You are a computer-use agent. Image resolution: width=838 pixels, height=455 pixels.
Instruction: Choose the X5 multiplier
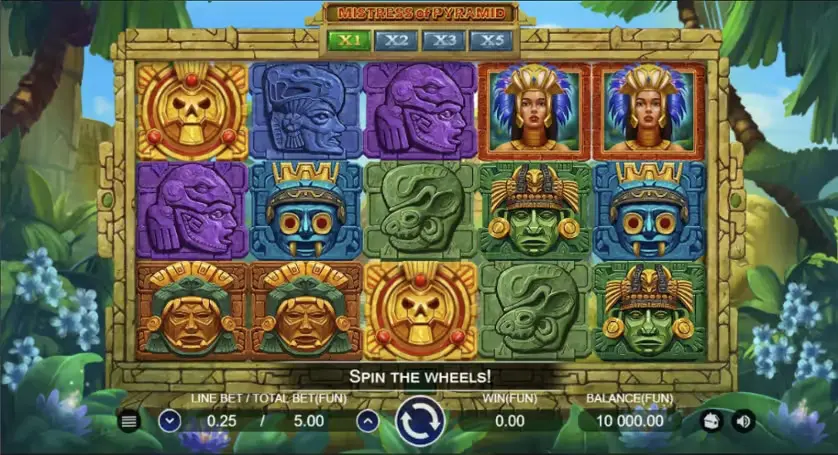coord(492,41)
